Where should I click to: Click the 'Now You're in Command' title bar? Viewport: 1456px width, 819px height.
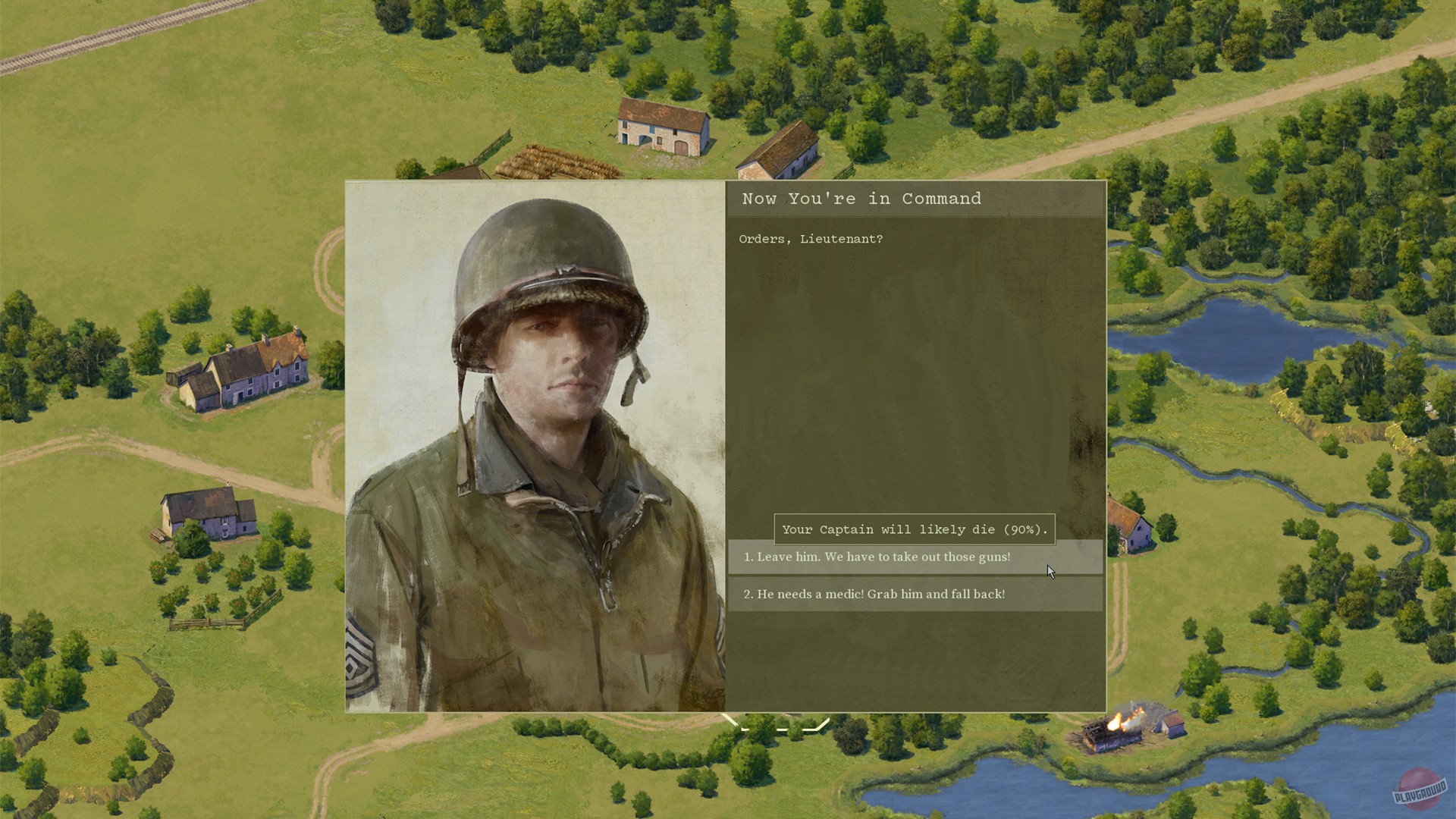(x=861, y=199)
